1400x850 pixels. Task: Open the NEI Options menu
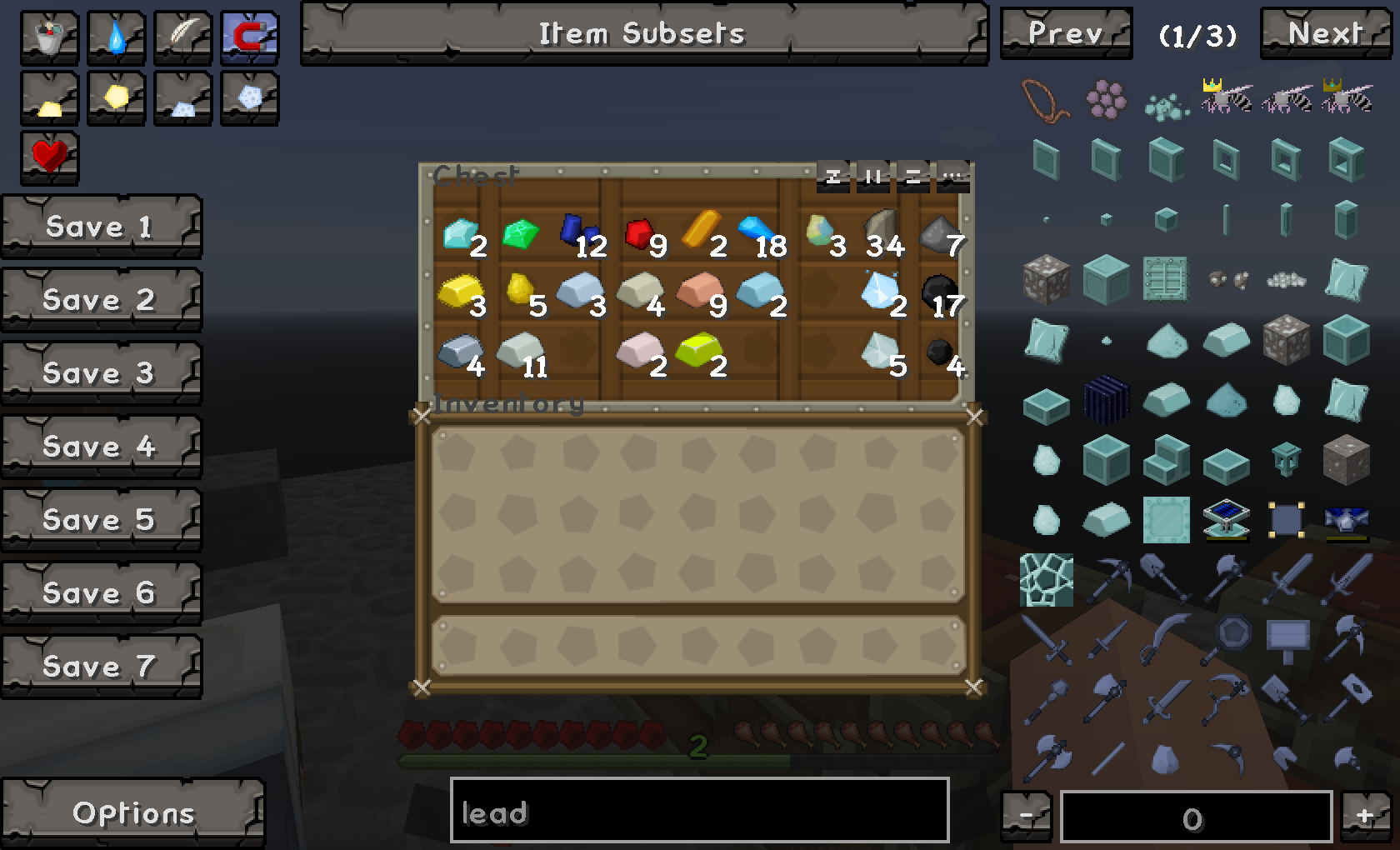click(132, 813)
